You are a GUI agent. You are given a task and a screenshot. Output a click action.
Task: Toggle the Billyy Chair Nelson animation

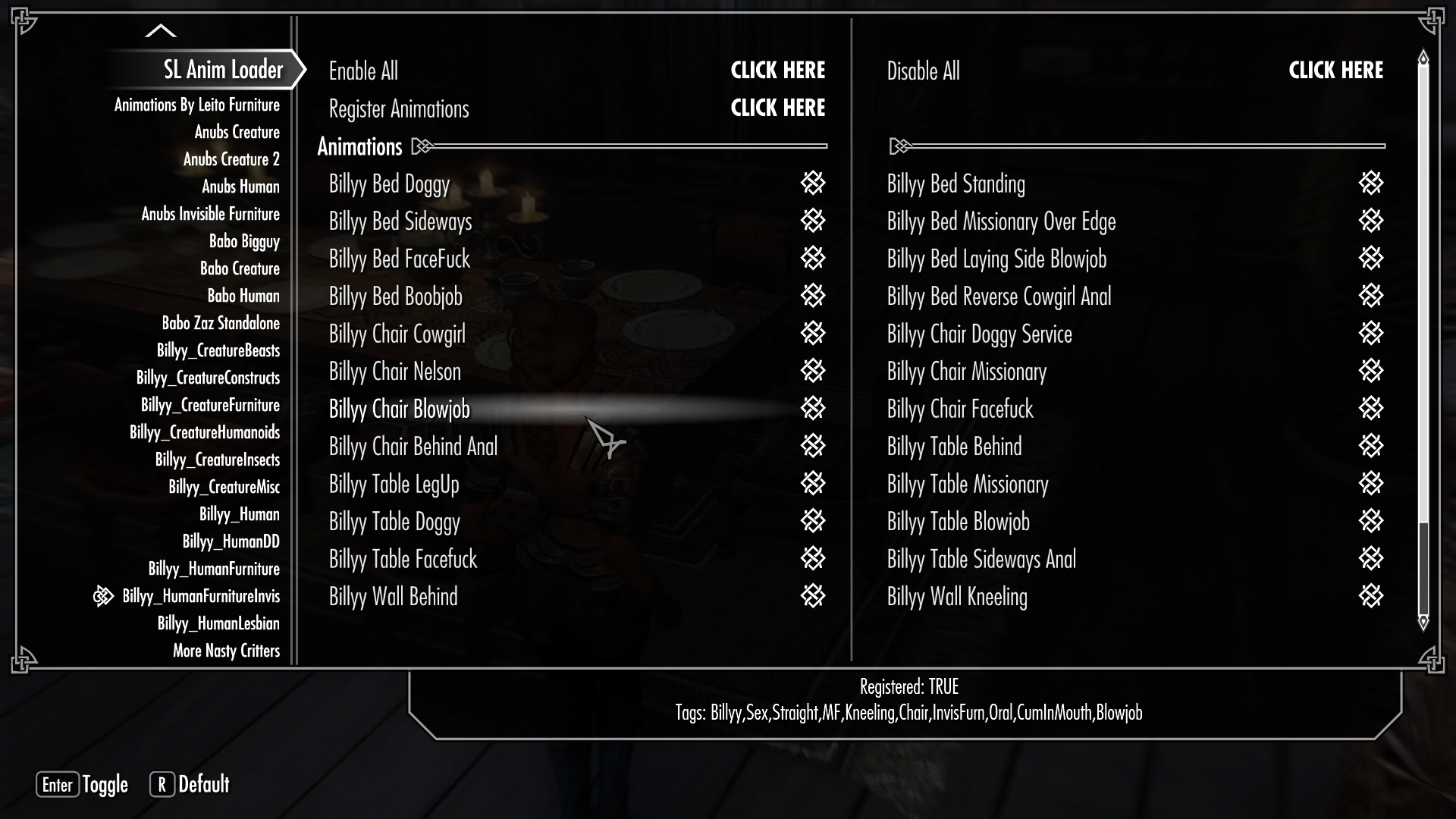(x=813, y=371)
